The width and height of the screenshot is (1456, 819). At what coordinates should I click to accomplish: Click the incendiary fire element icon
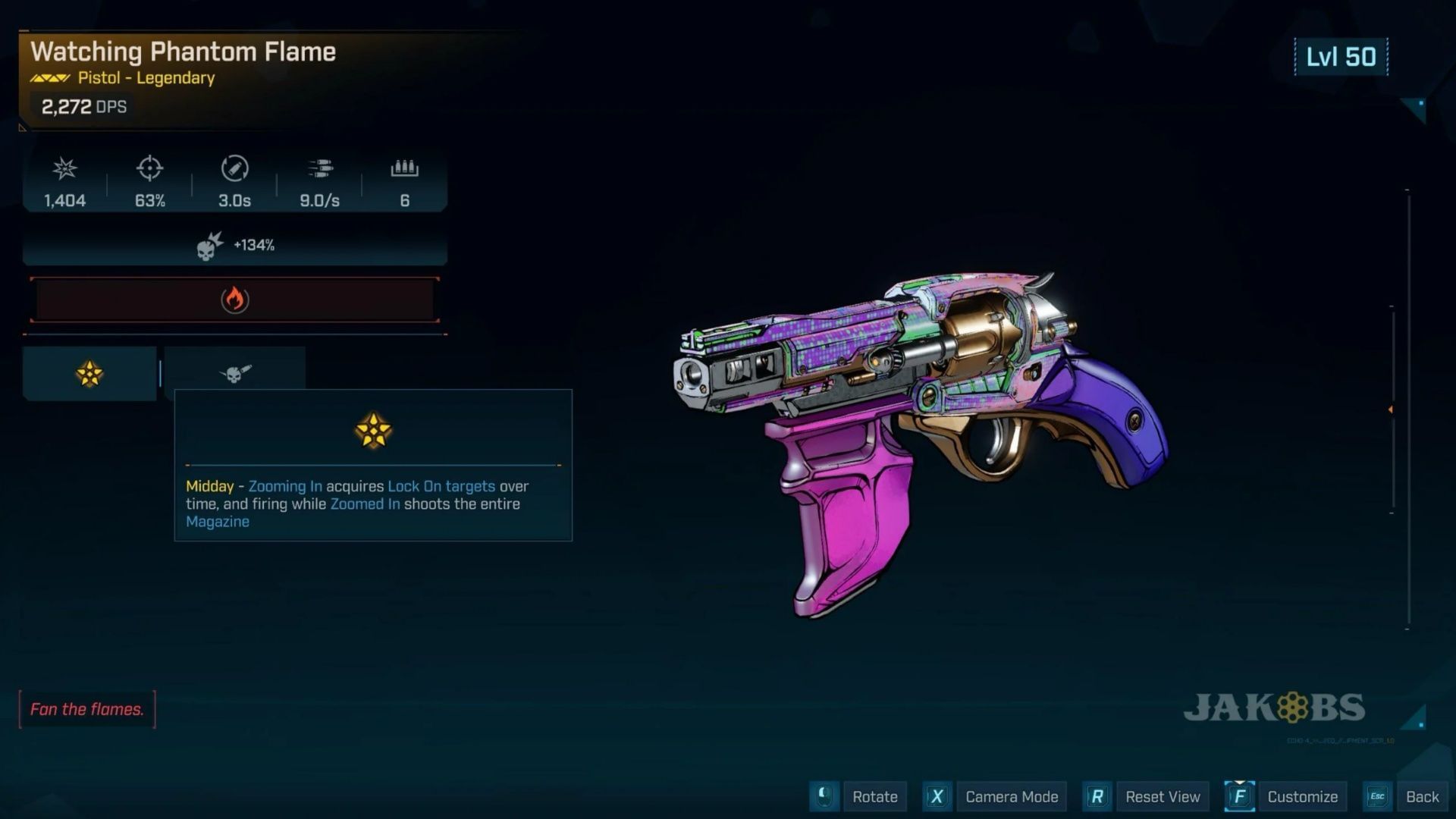click(x=235, y=300)
